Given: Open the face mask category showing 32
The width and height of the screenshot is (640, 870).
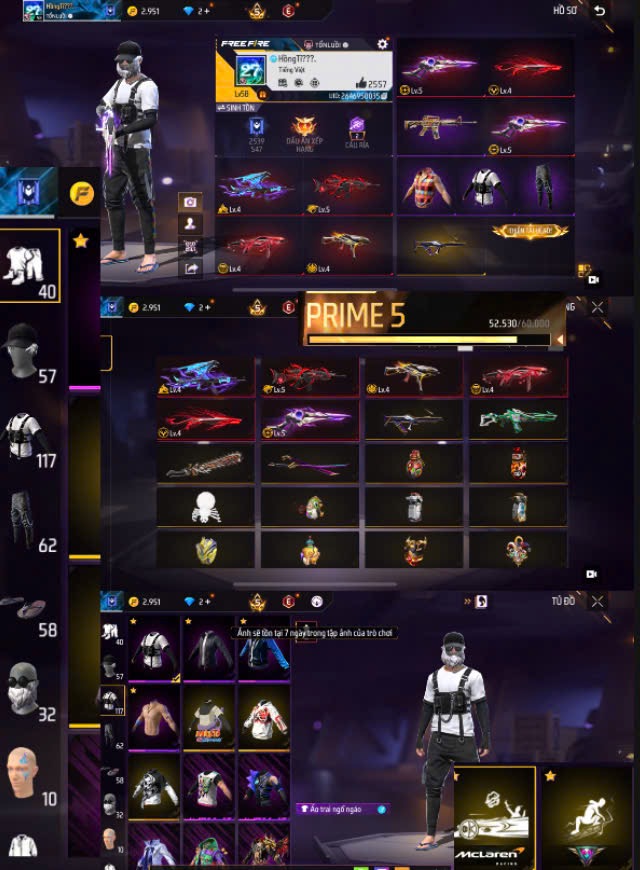Looking at the screenshot, I should click(29, 688).
